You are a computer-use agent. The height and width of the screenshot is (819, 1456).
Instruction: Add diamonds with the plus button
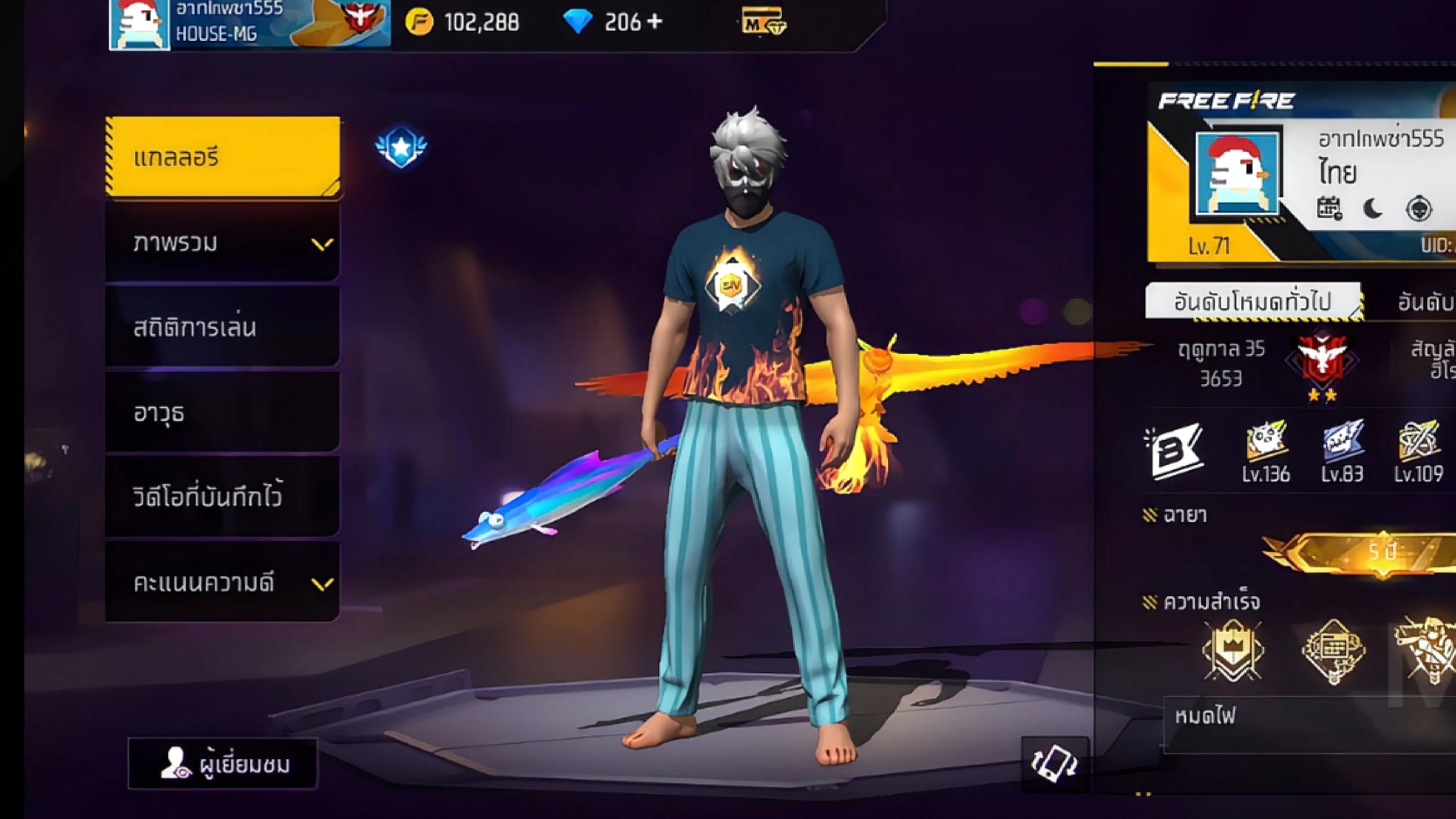[x=655, y=22]
